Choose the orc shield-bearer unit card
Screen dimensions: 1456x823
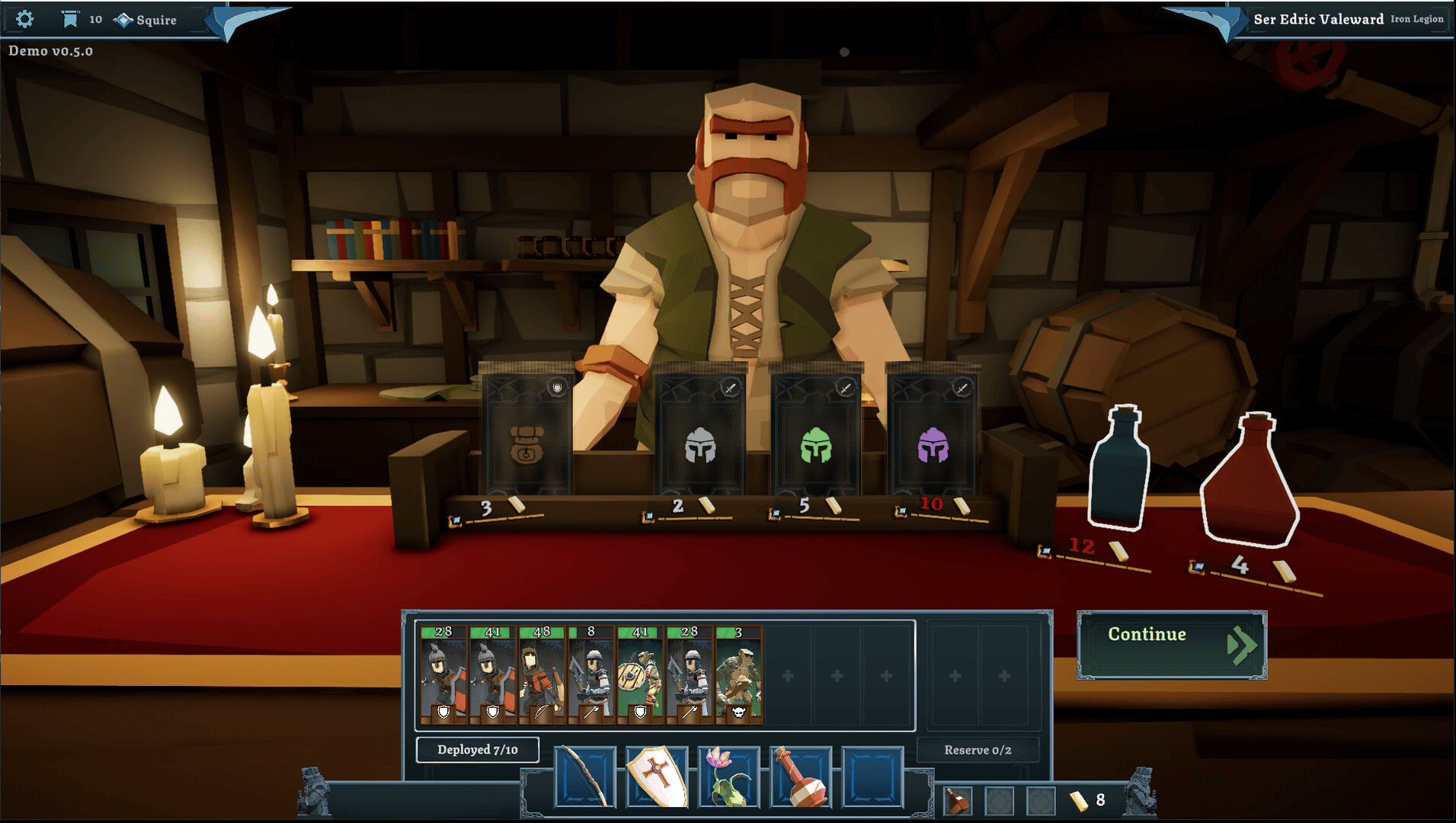[640, 674]
